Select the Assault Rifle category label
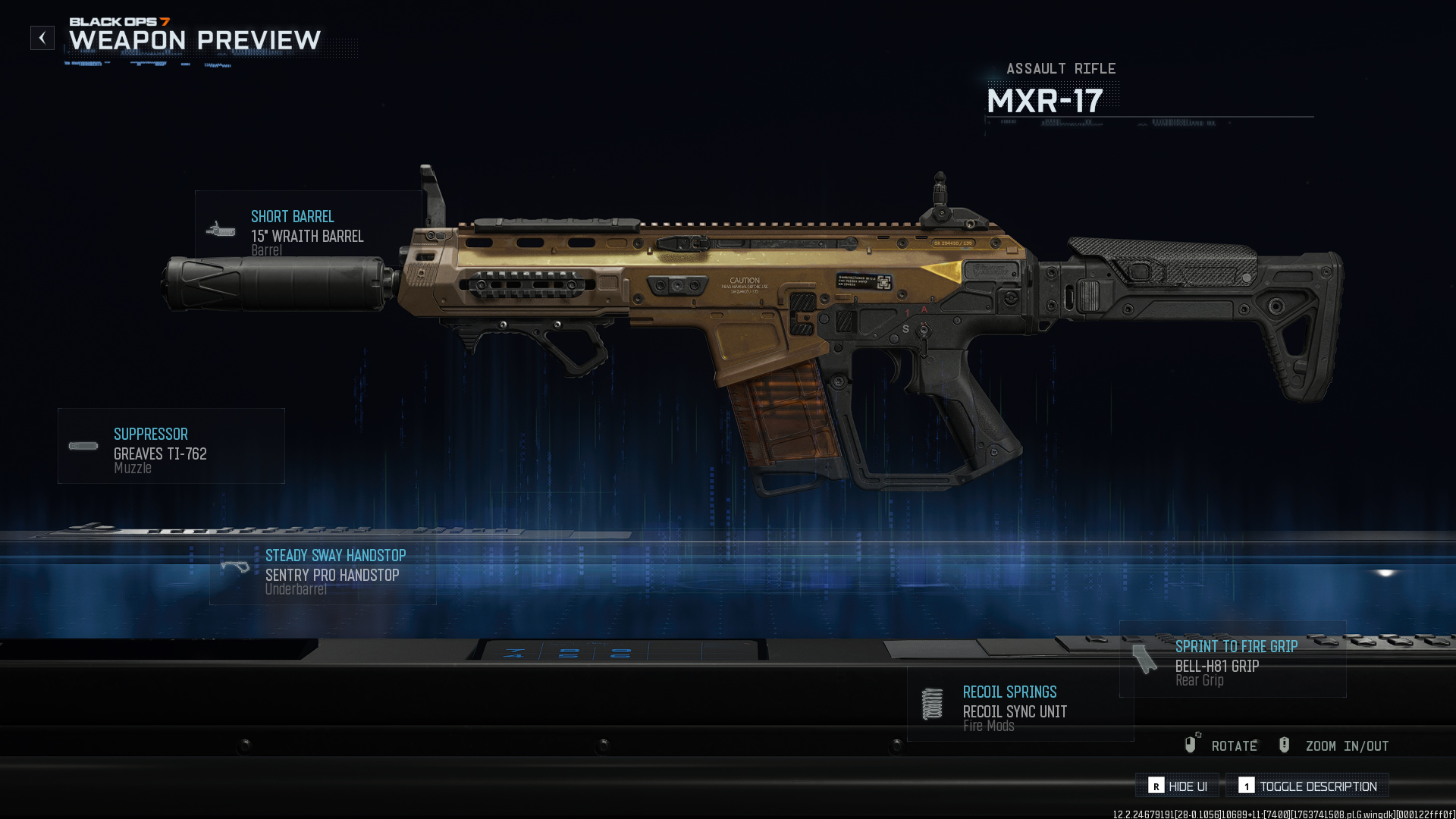 (1061, 68)
